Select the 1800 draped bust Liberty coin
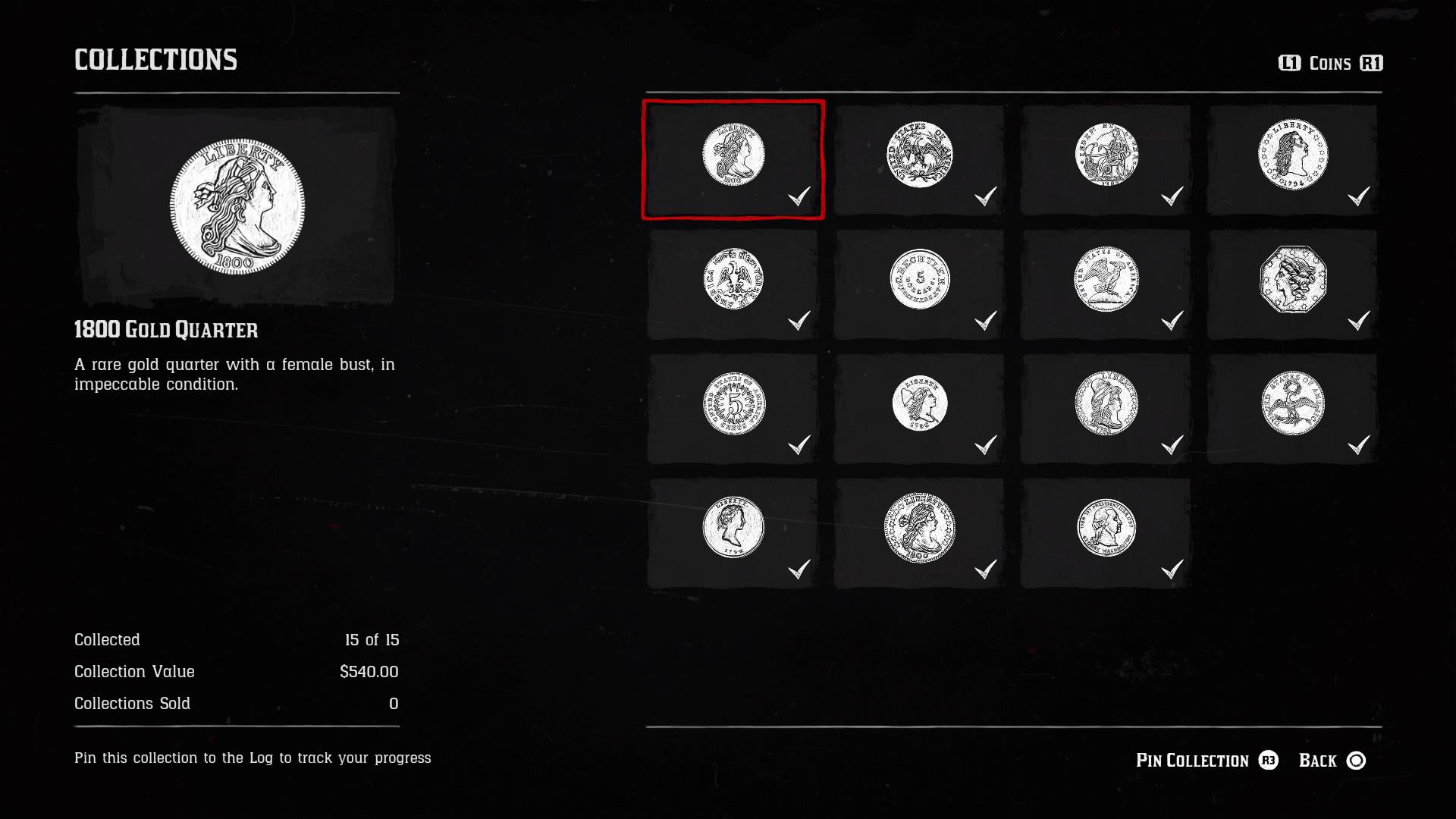The width and height of the screenshot is (1456, 819). [x=919, y=535]
